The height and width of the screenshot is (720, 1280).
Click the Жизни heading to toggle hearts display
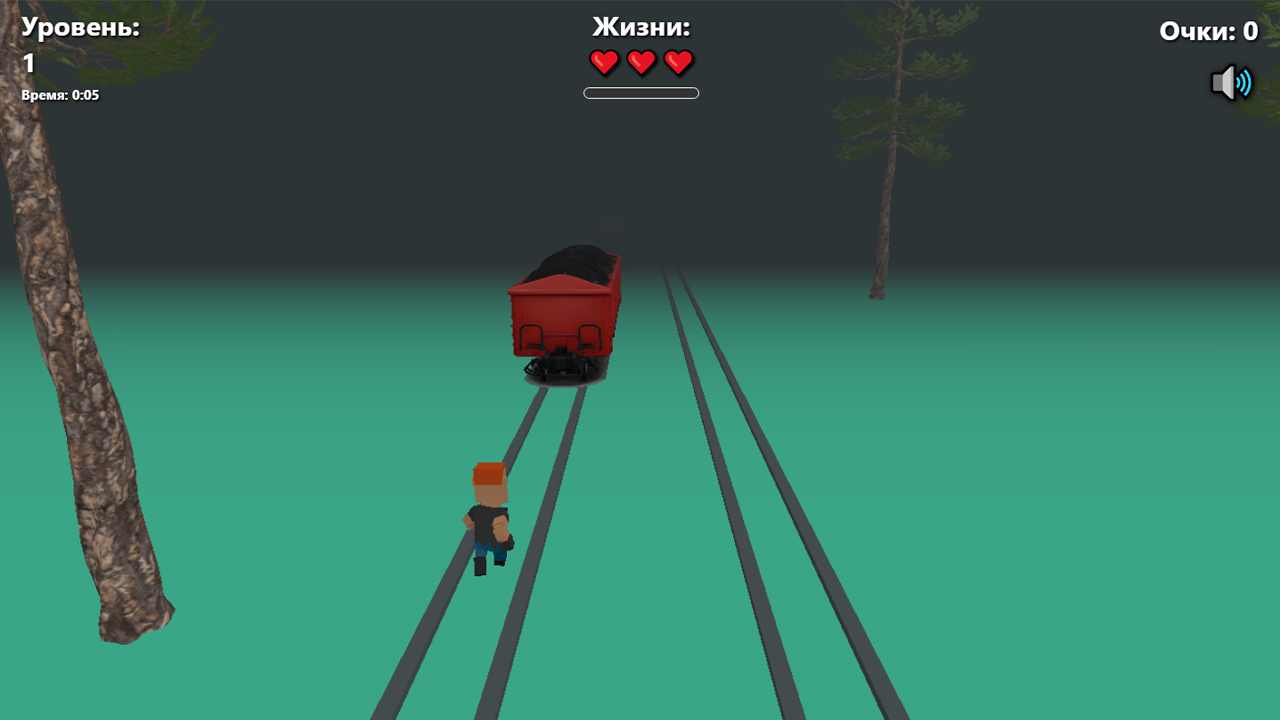640,28
